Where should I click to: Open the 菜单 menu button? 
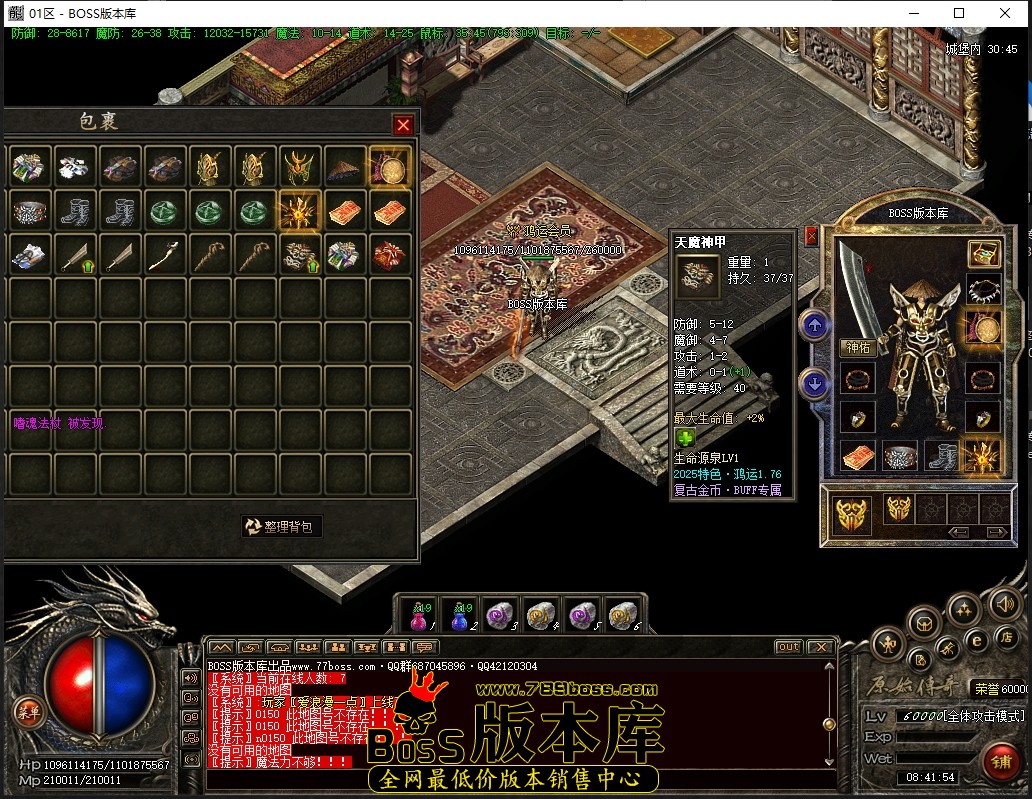pyautogui.click(x=28, y=712)
